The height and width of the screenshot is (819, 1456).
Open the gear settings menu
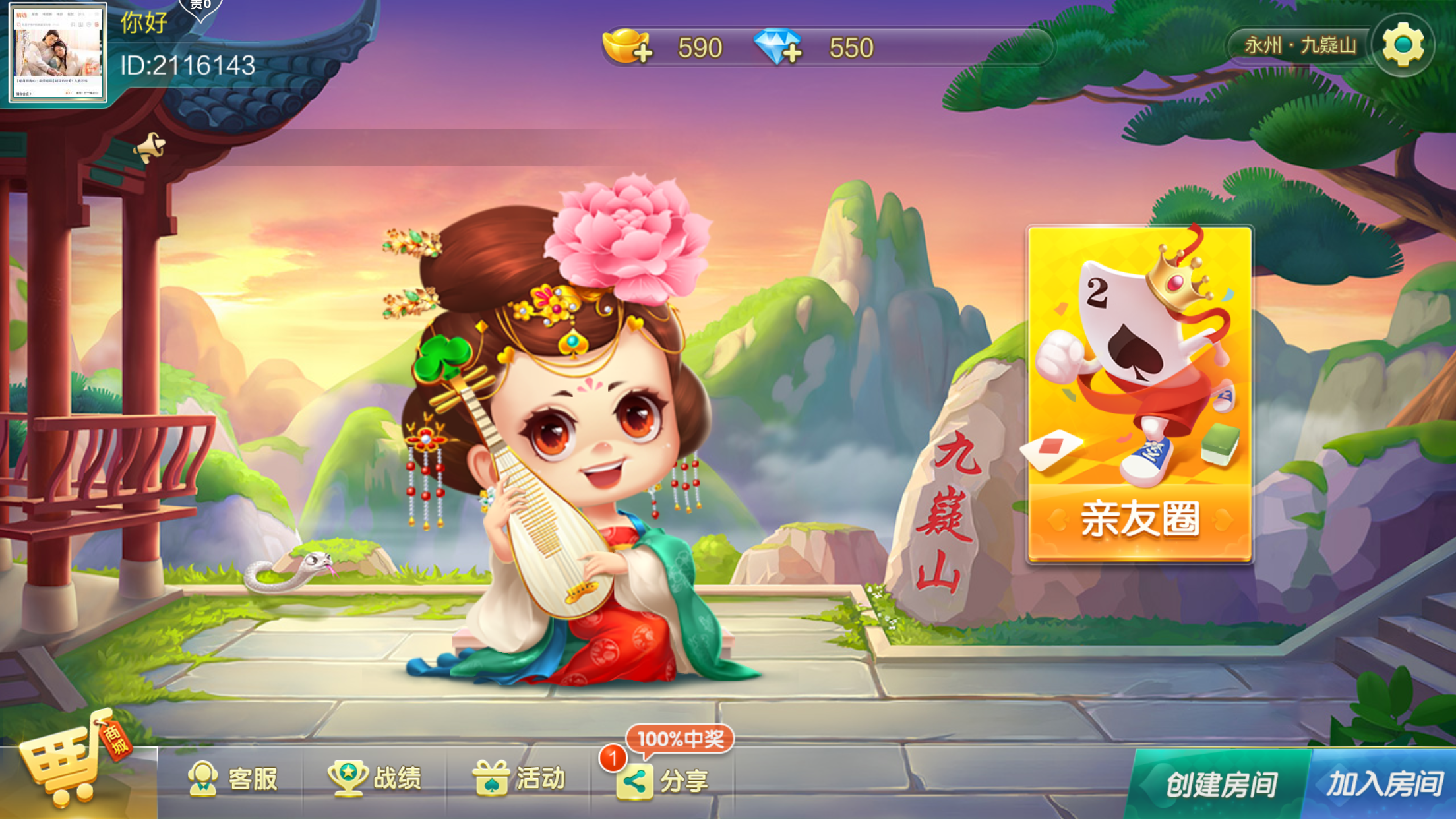pos(1403,45)
